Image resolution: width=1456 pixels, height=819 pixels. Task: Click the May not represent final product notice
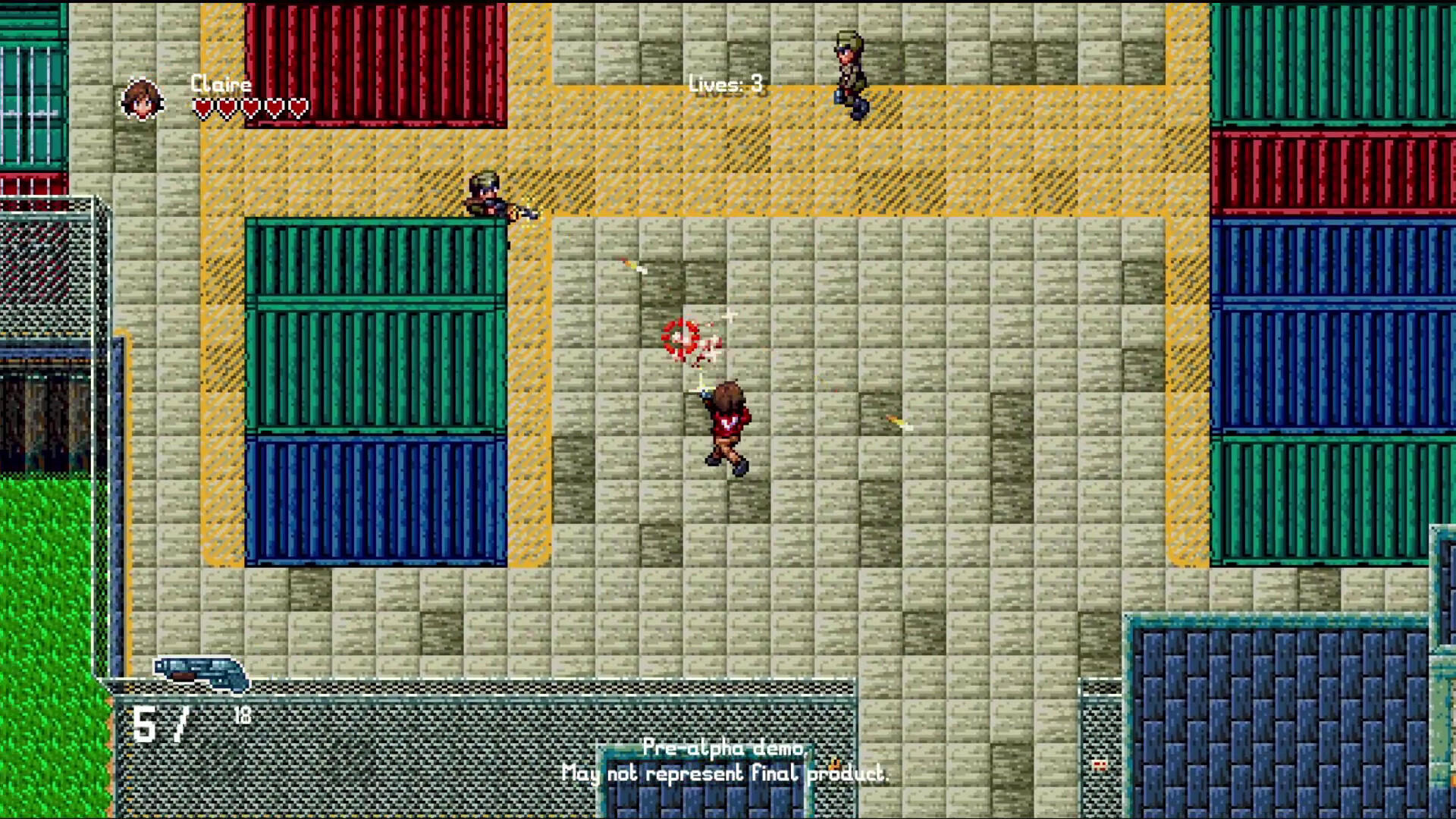pyautogui.click(x=726, y=775)
